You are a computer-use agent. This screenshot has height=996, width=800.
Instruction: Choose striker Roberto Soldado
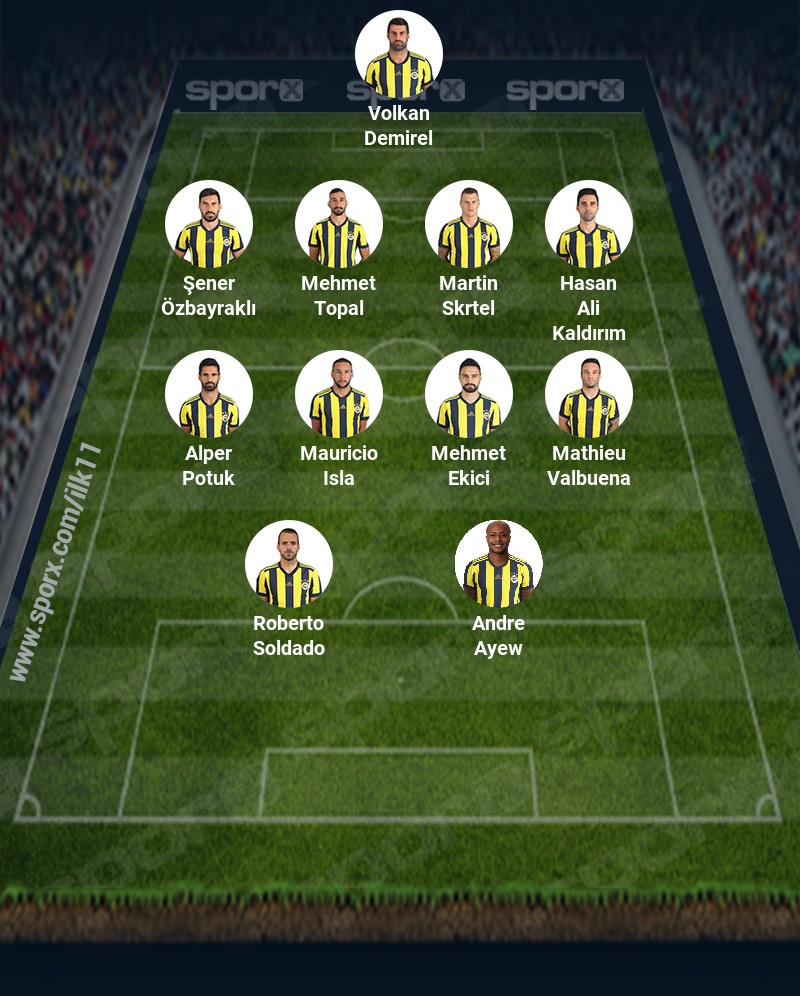(289, 565)
